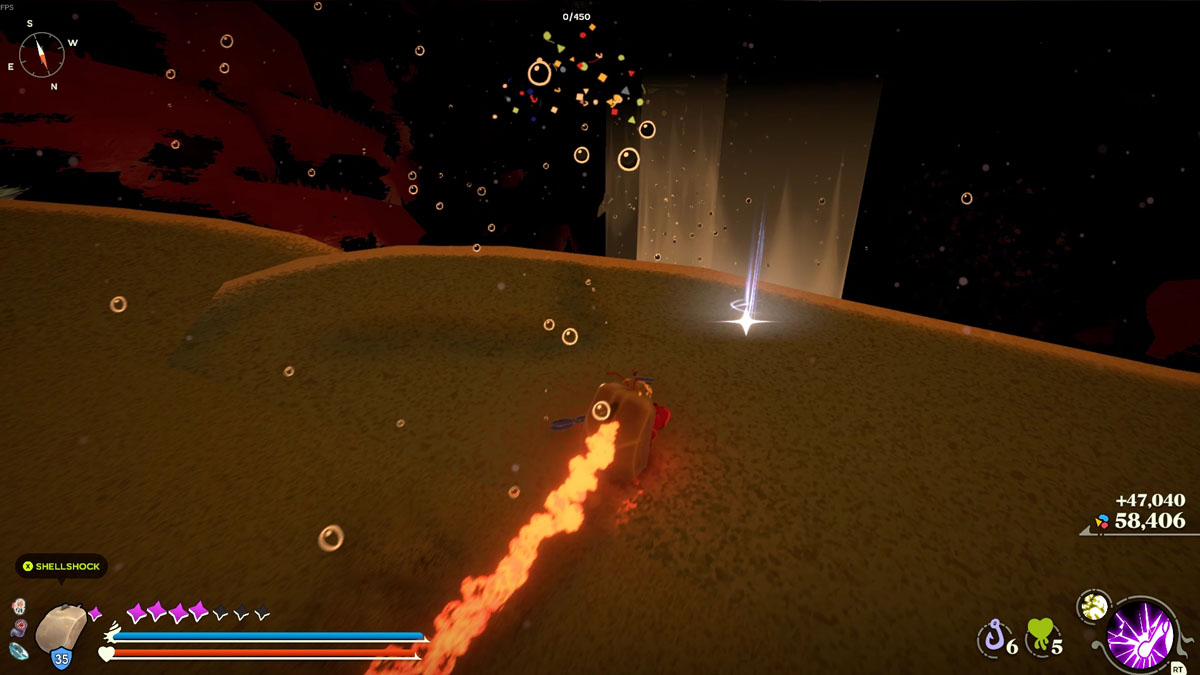Use the green heart kelp item

click(1040, 634)
